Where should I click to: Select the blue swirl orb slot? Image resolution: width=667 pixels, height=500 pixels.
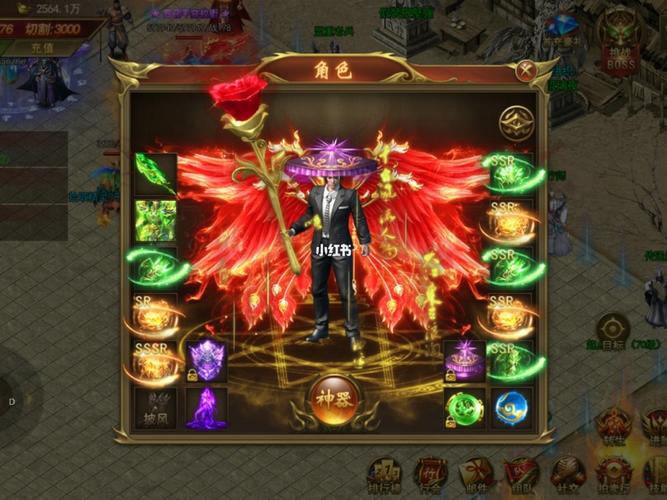(511, 408)
